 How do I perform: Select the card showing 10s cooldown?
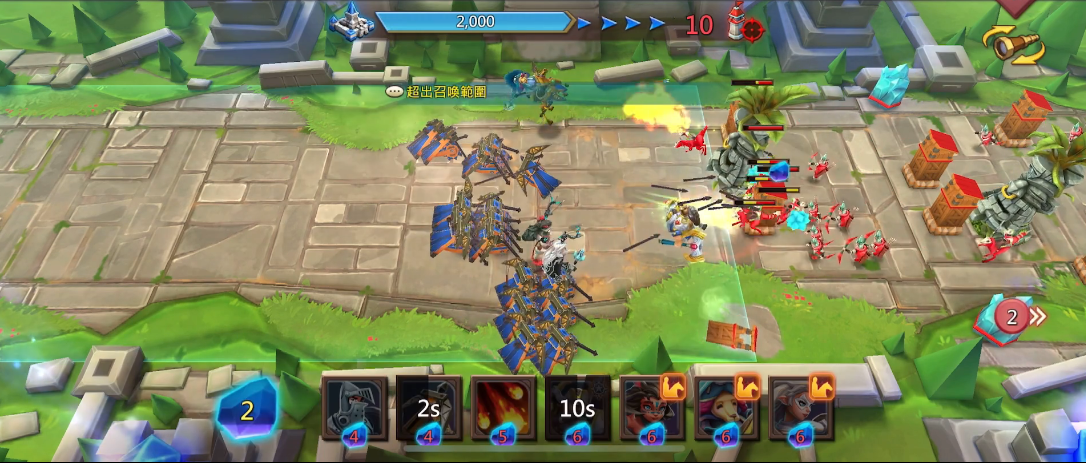[x=577, y=408]
